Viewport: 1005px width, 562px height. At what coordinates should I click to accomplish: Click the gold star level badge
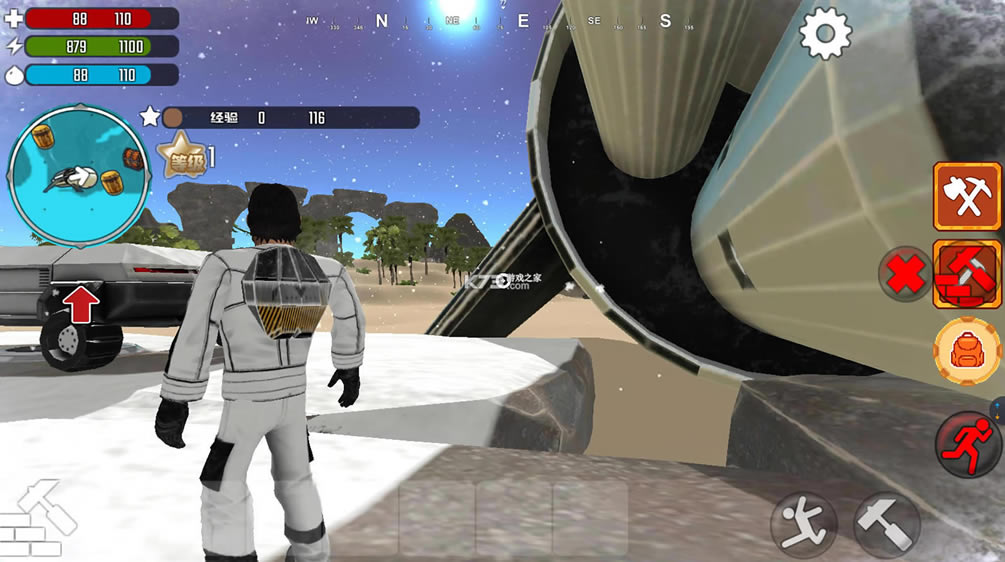point(182,158)
